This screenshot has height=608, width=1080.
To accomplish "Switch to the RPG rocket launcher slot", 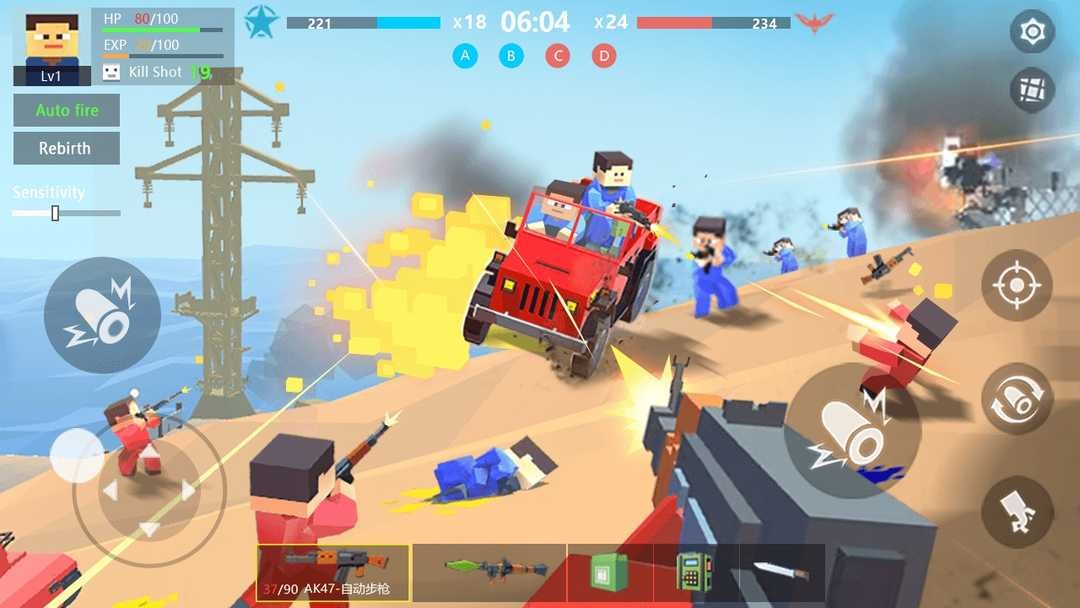I will click(x=489, y=571).
